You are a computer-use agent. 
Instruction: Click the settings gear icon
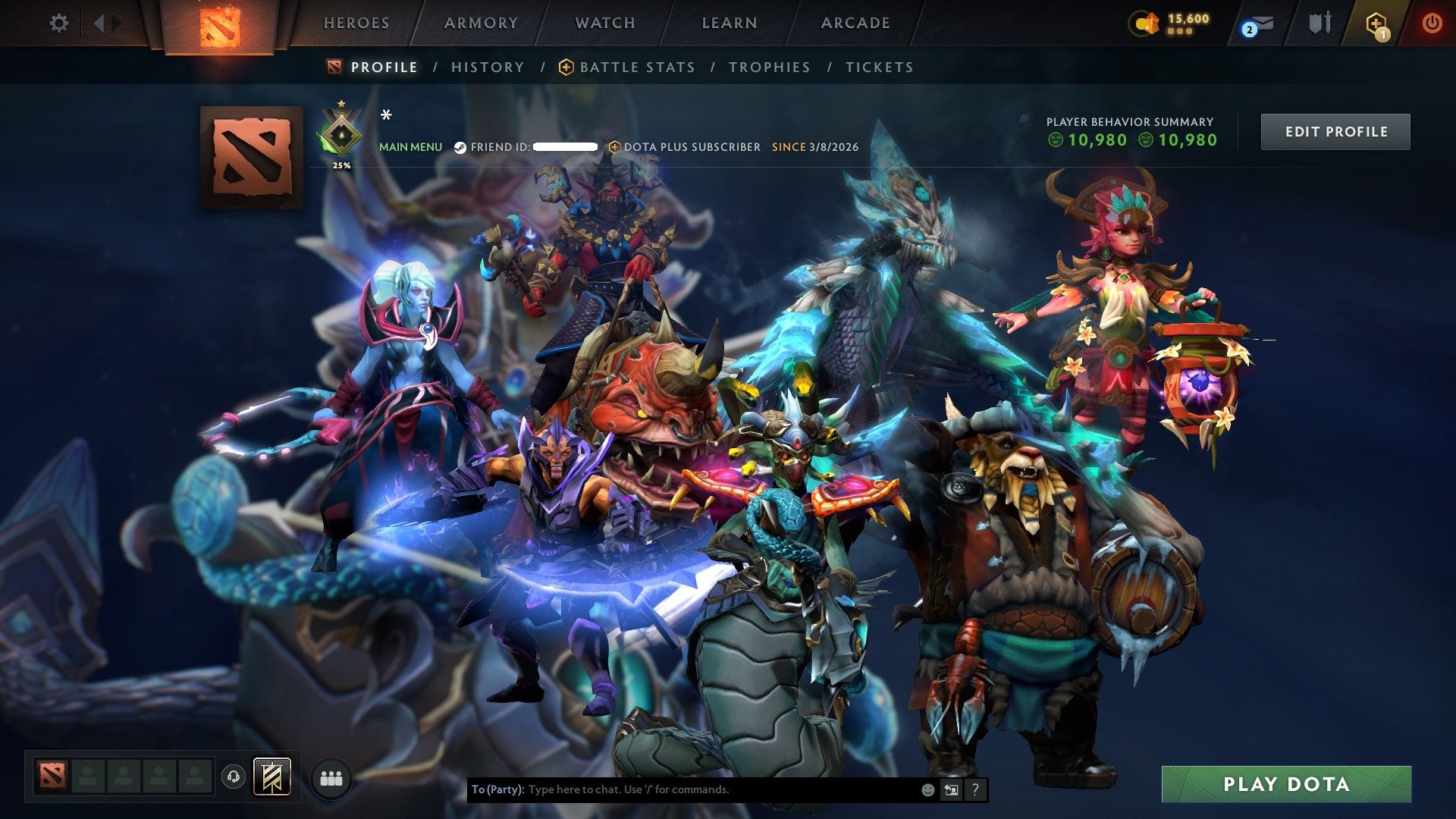(59, 23)
